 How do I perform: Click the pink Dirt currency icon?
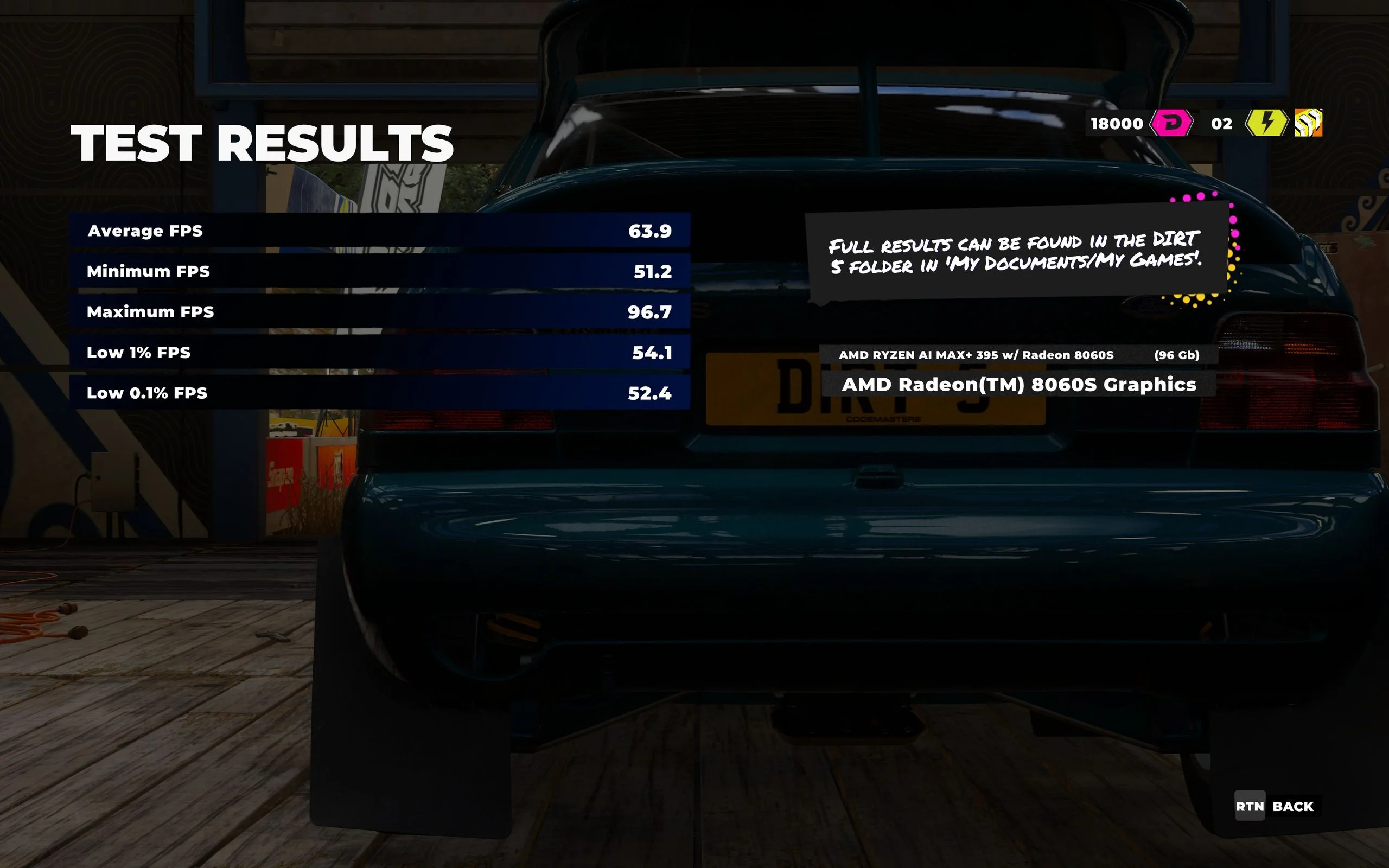pos(1171,124)
